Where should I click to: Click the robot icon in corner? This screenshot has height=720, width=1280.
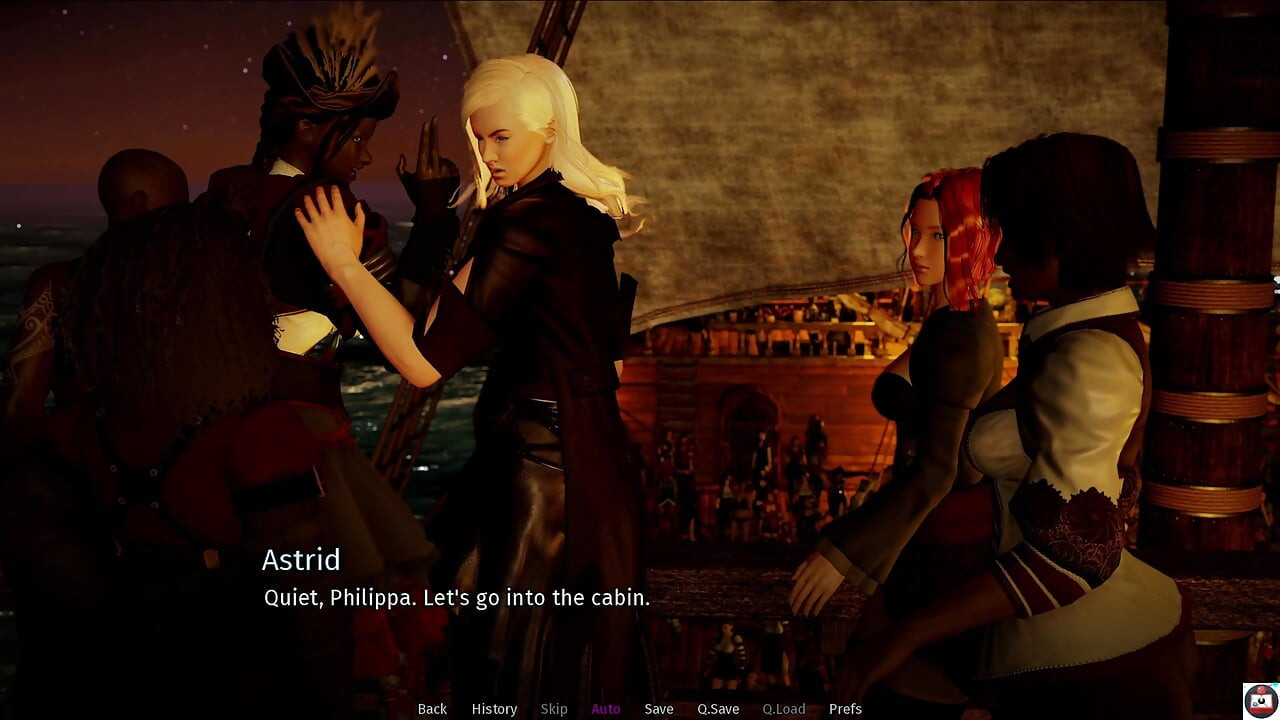pos(1260,701)
